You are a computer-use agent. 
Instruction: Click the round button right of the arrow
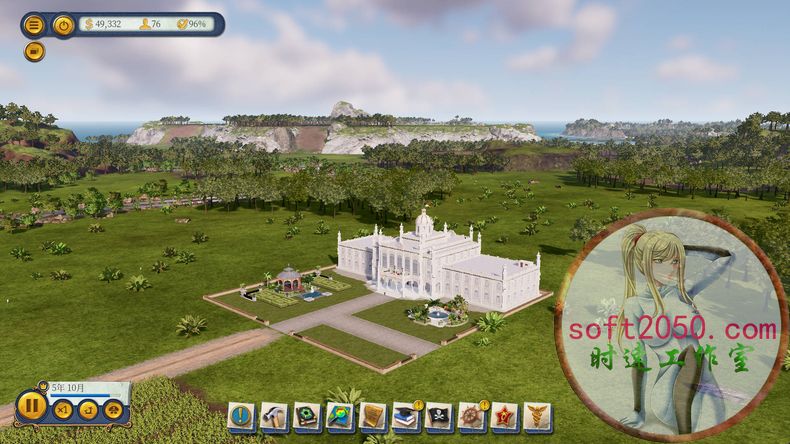coord(114,409)
